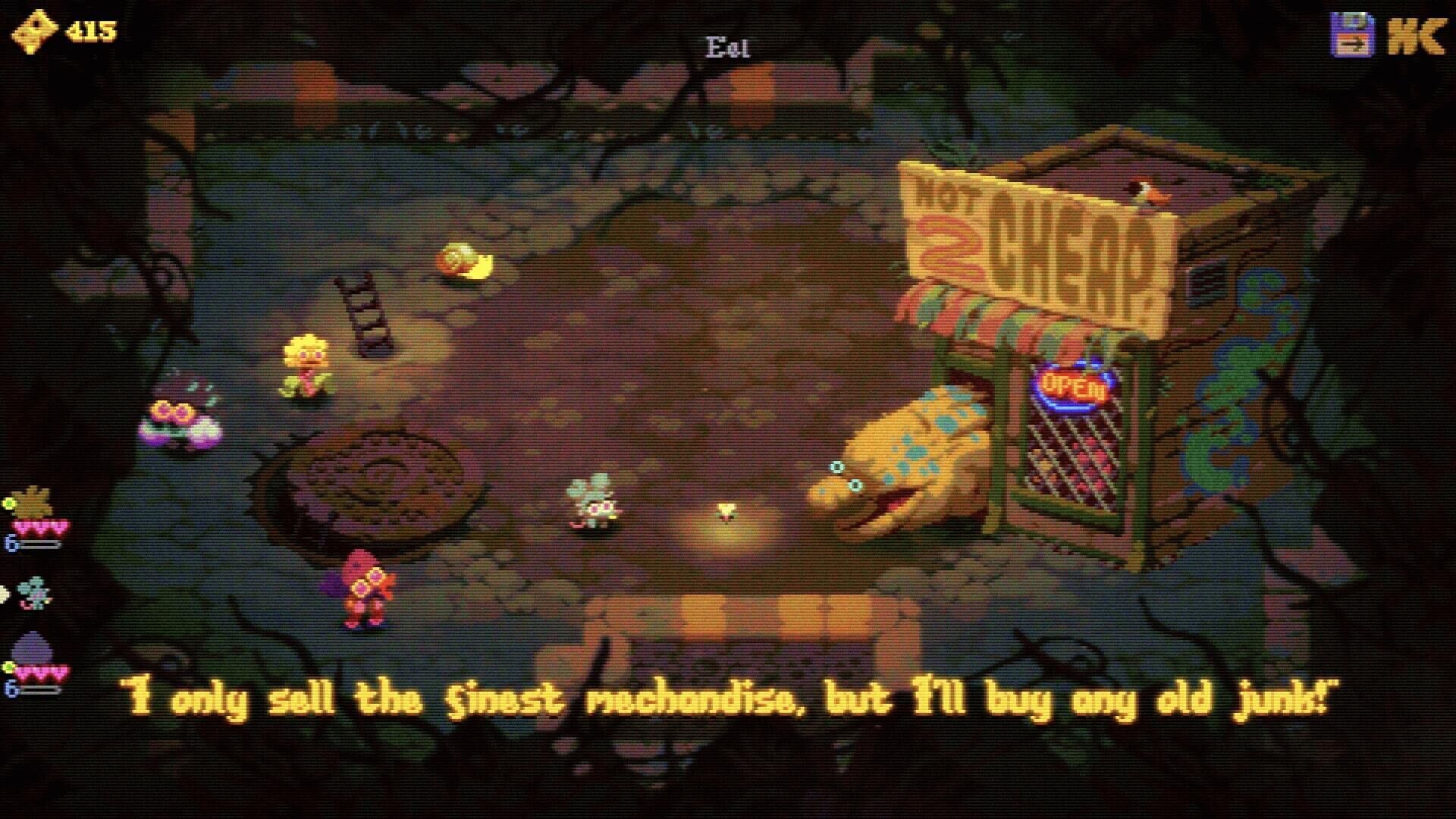The image size is (1456, 819).
Task: Click the yellow leaf badge beside the flower portrait
Action: [10, 503]
